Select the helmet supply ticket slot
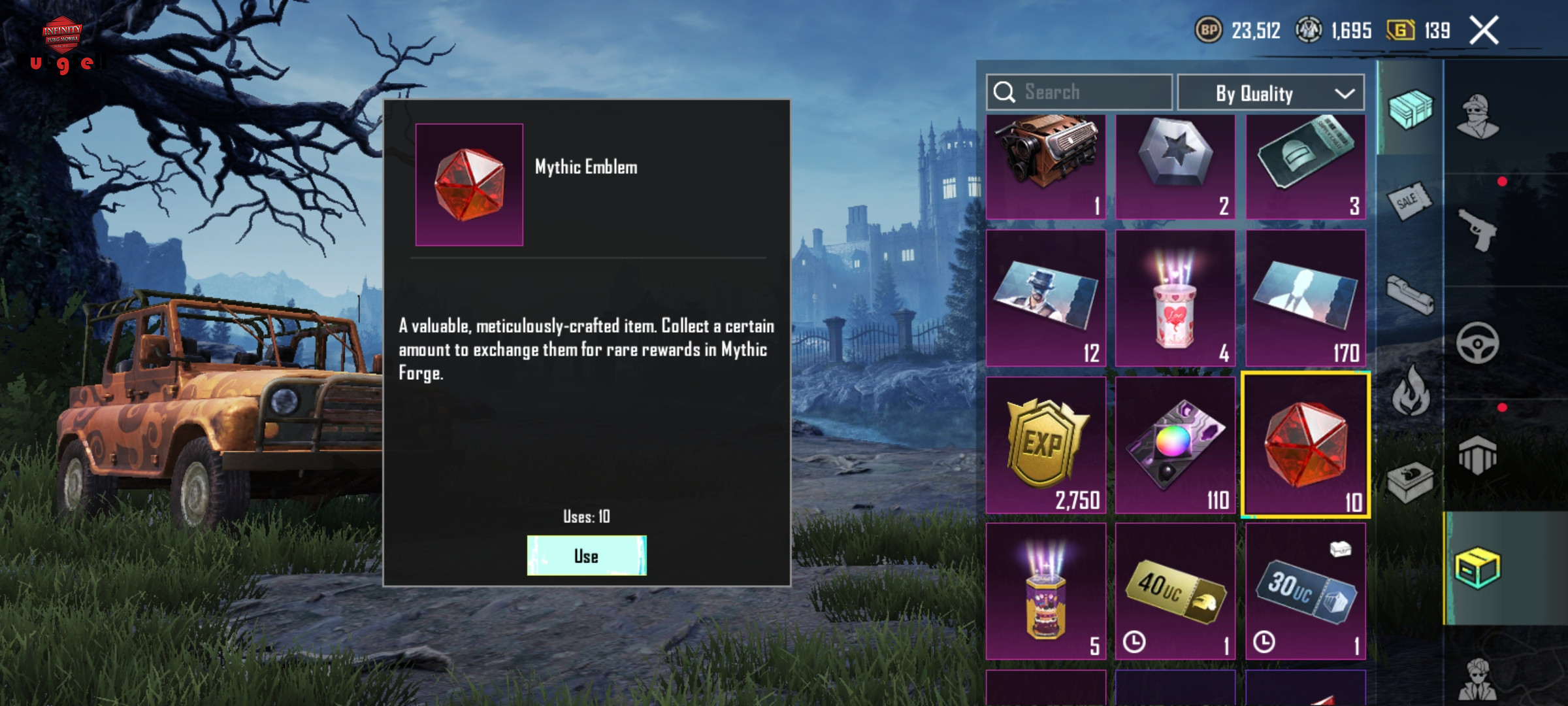 coord(1305,167)
